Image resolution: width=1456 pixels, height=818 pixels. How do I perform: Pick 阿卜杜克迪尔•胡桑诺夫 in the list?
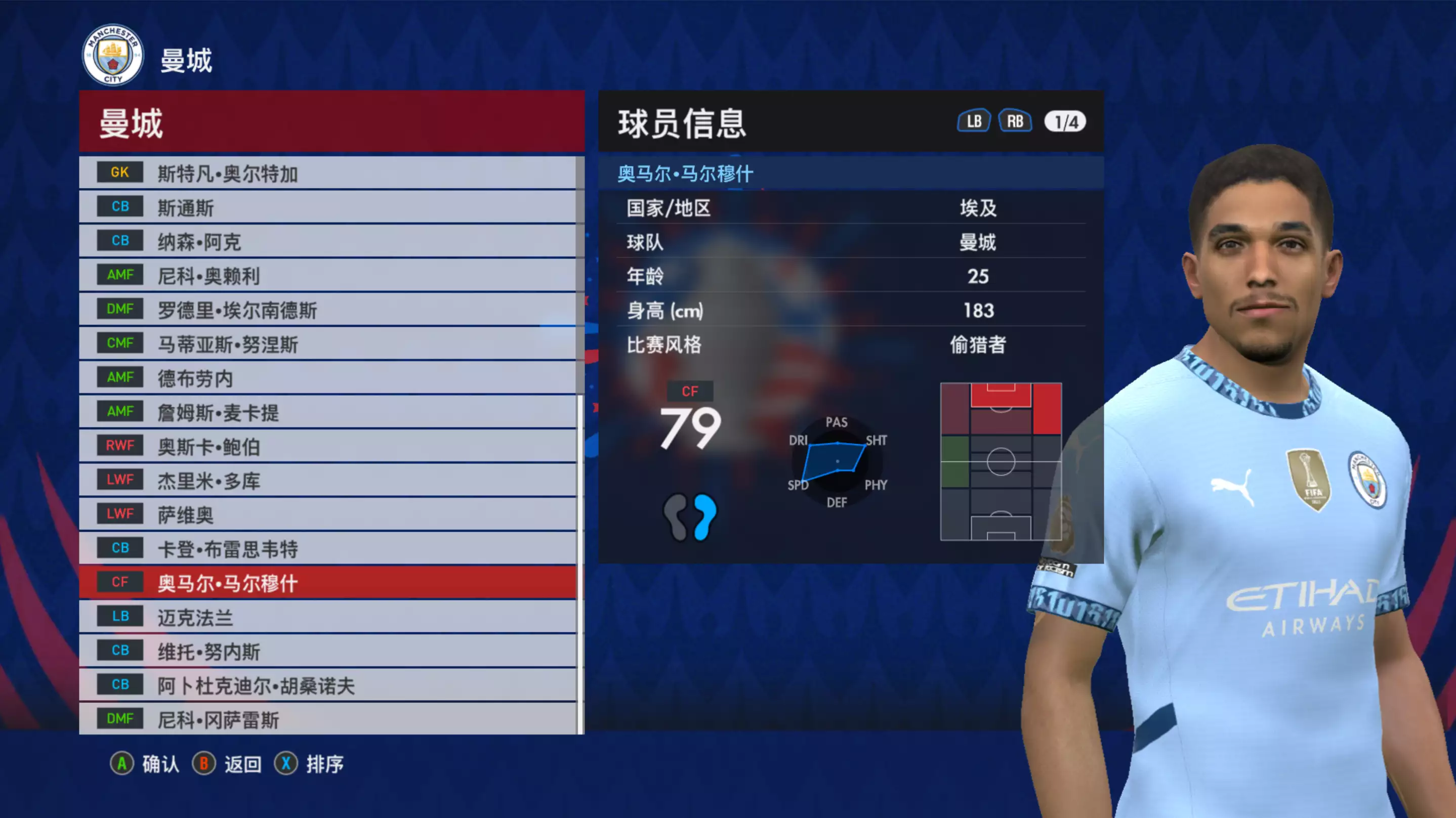pyautogui.click(x=328, y=685)
